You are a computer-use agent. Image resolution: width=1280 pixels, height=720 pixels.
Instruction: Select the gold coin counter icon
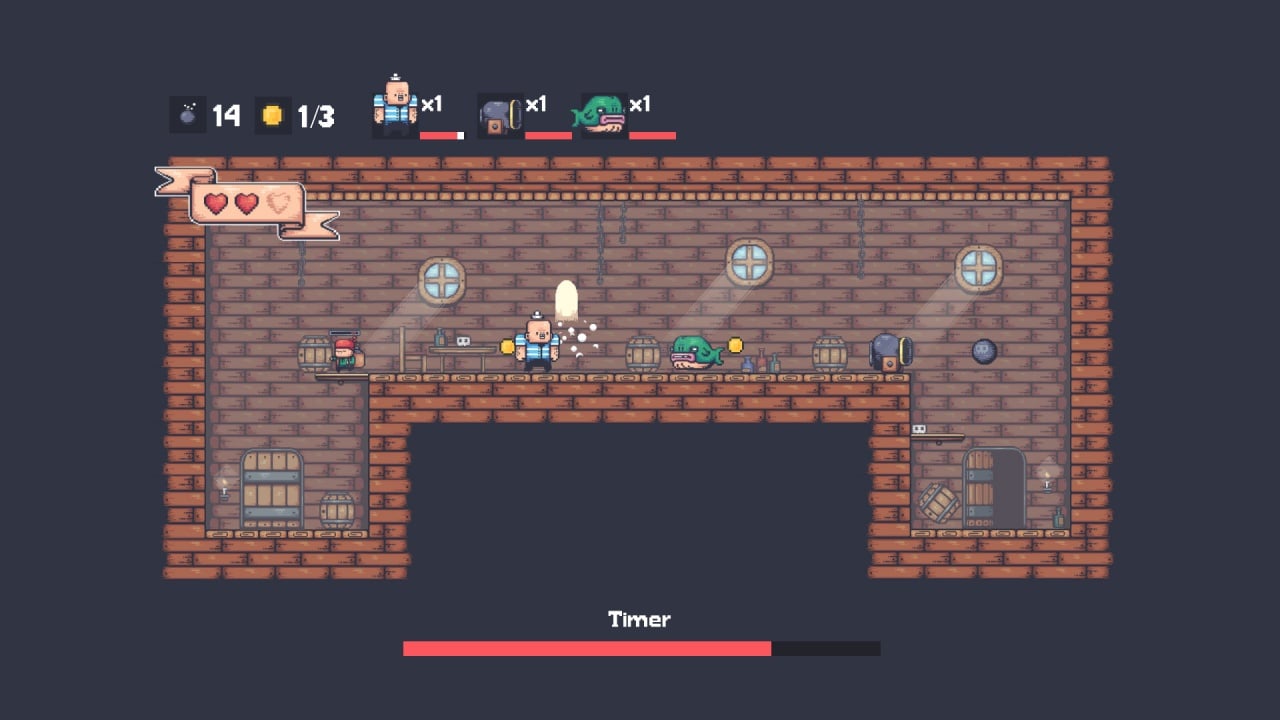tap(272, 115)
